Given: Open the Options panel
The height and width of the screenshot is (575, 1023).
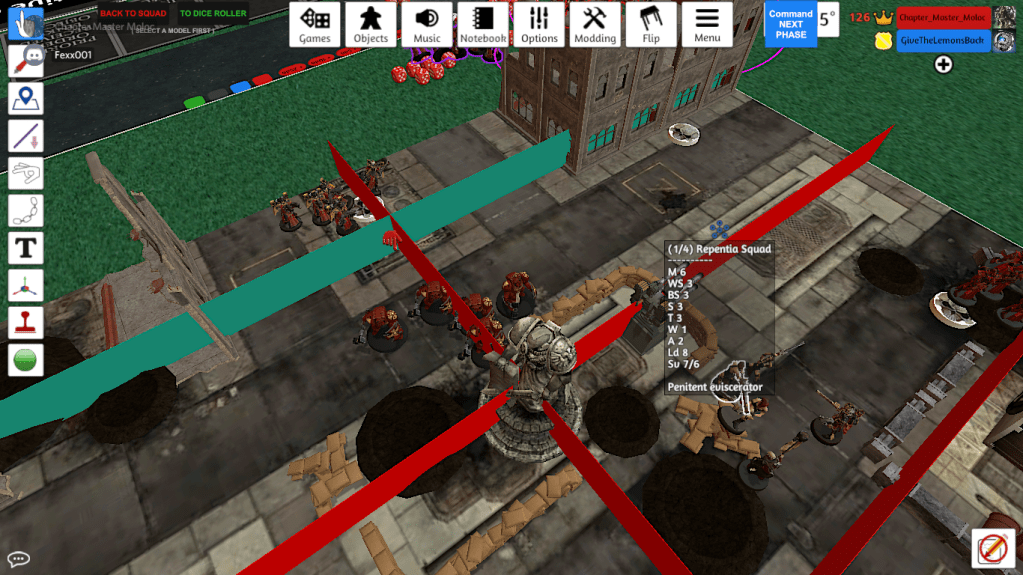Looking at the screenshot, I should click(539, 25).
